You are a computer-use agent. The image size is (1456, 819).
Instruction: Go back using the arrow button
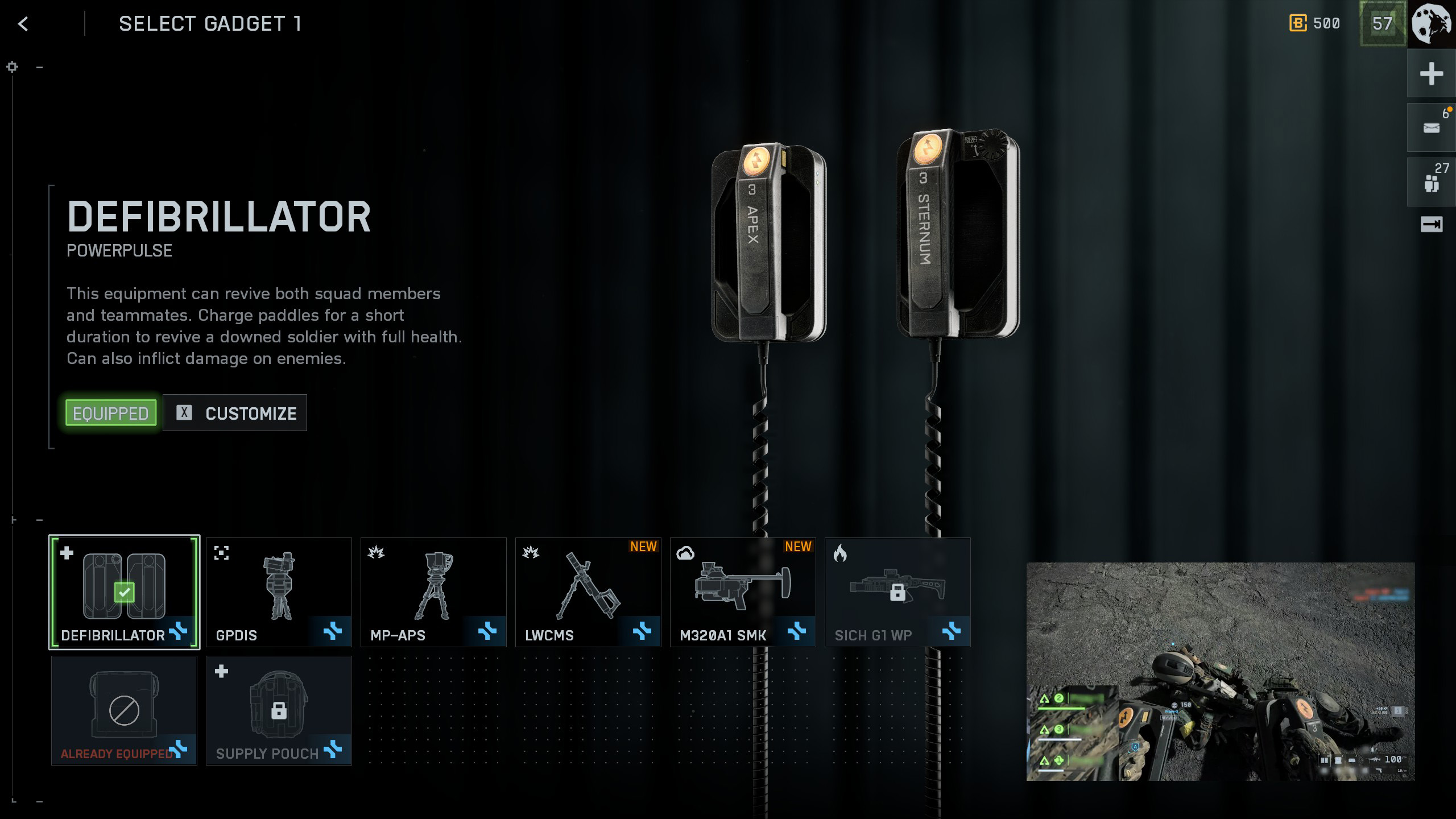tap(23, 24)
